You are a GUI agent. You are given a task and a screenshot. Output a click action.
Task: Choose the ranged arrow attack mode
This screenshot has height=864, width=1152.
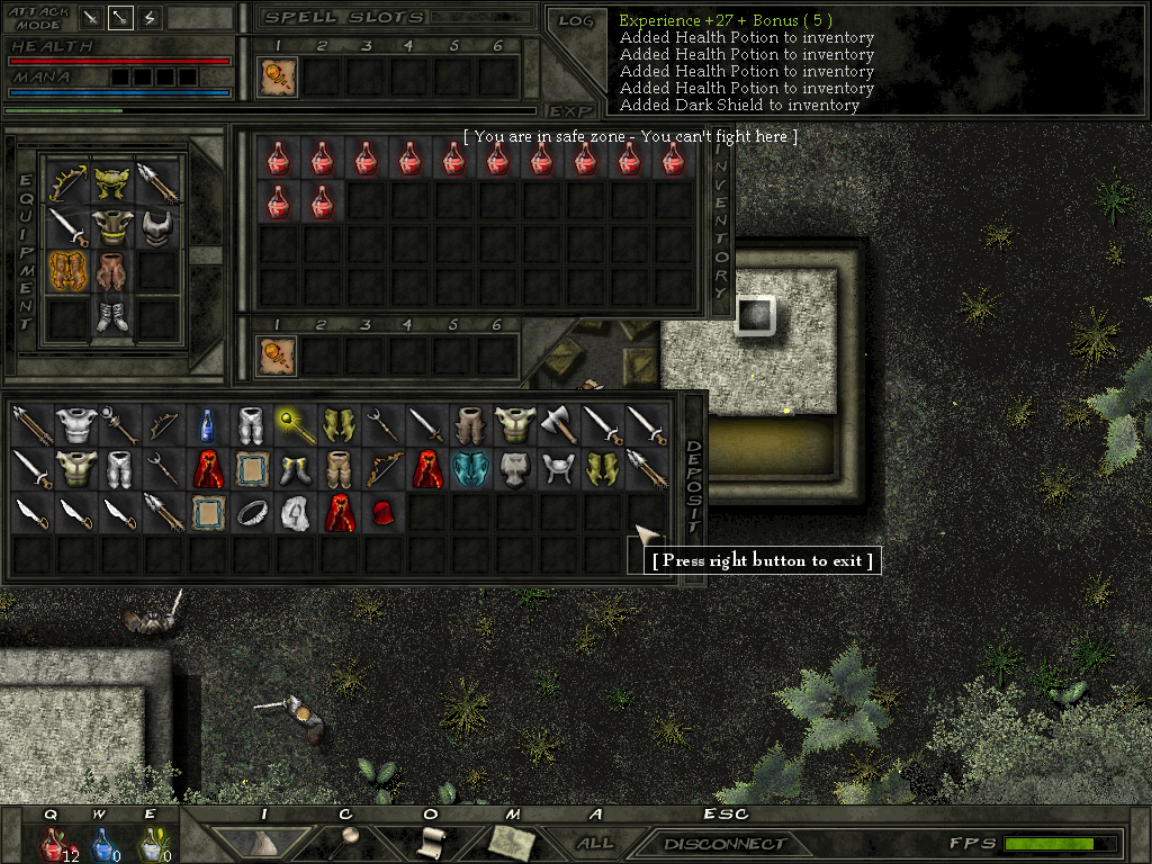(120, 17)
